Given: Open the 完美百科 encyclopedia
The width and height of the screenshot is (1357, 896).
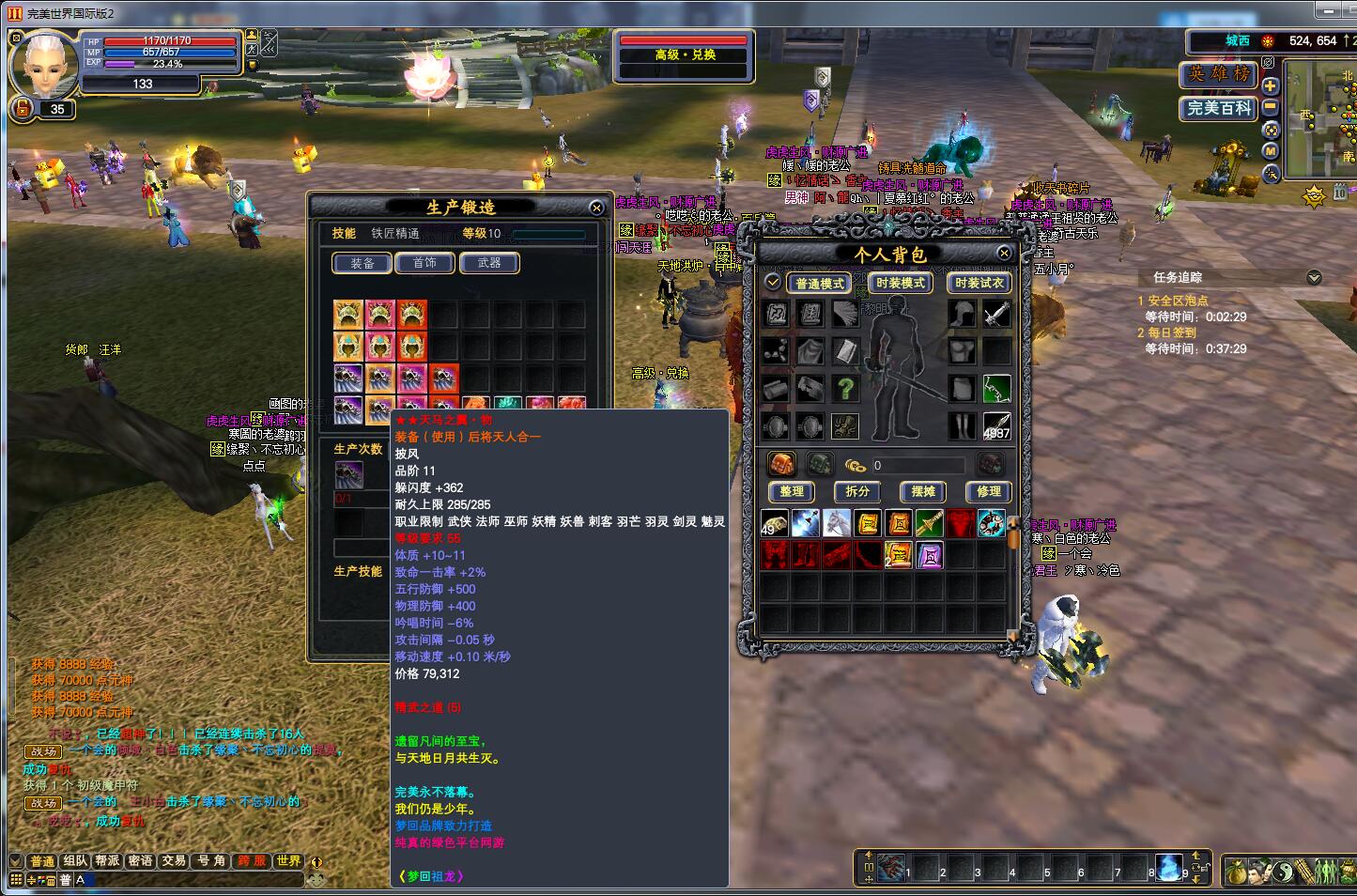Looking at the screenshot, I should [x=1218, y=108].
